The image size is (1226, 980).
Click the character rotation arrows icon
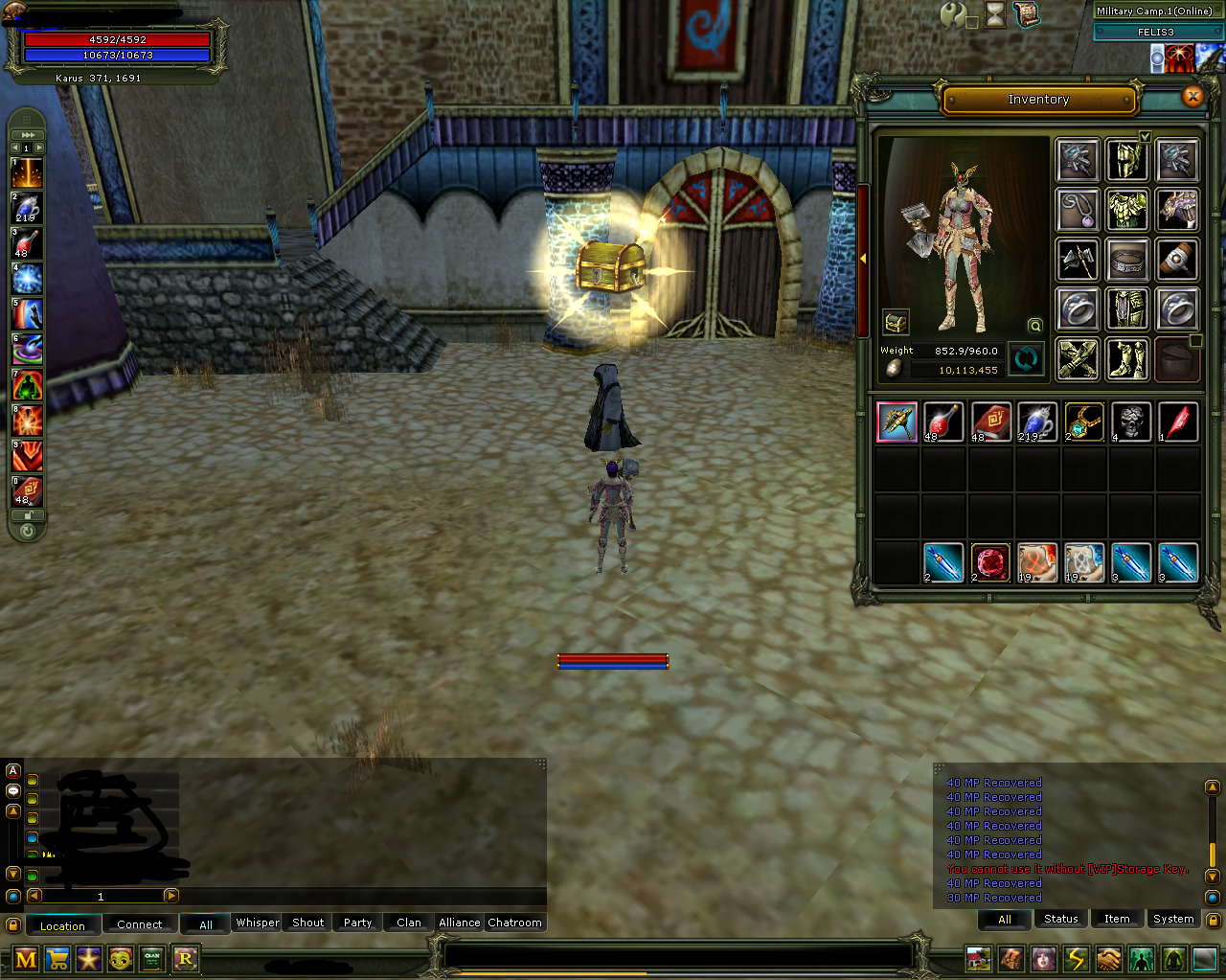(x=1024, y=358)
